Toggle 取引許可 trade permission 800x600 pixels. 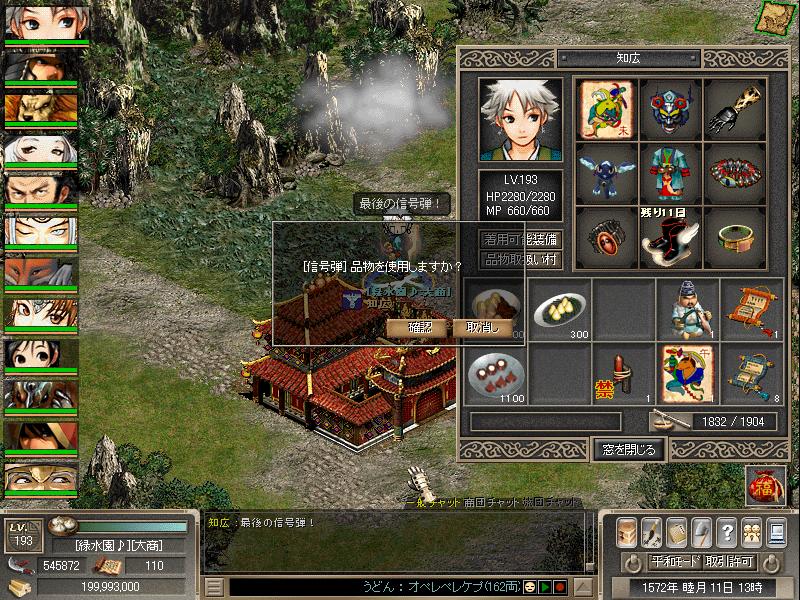728,561
